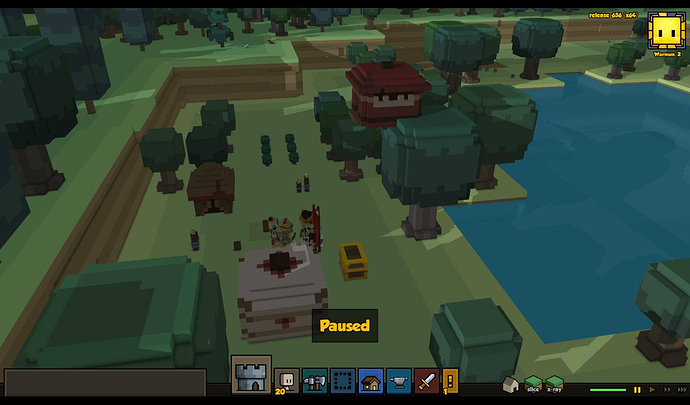Open the sun calendar clock widget
This screenshot has height=405, width=690.
pyautogui.click(x=664, y=30)
